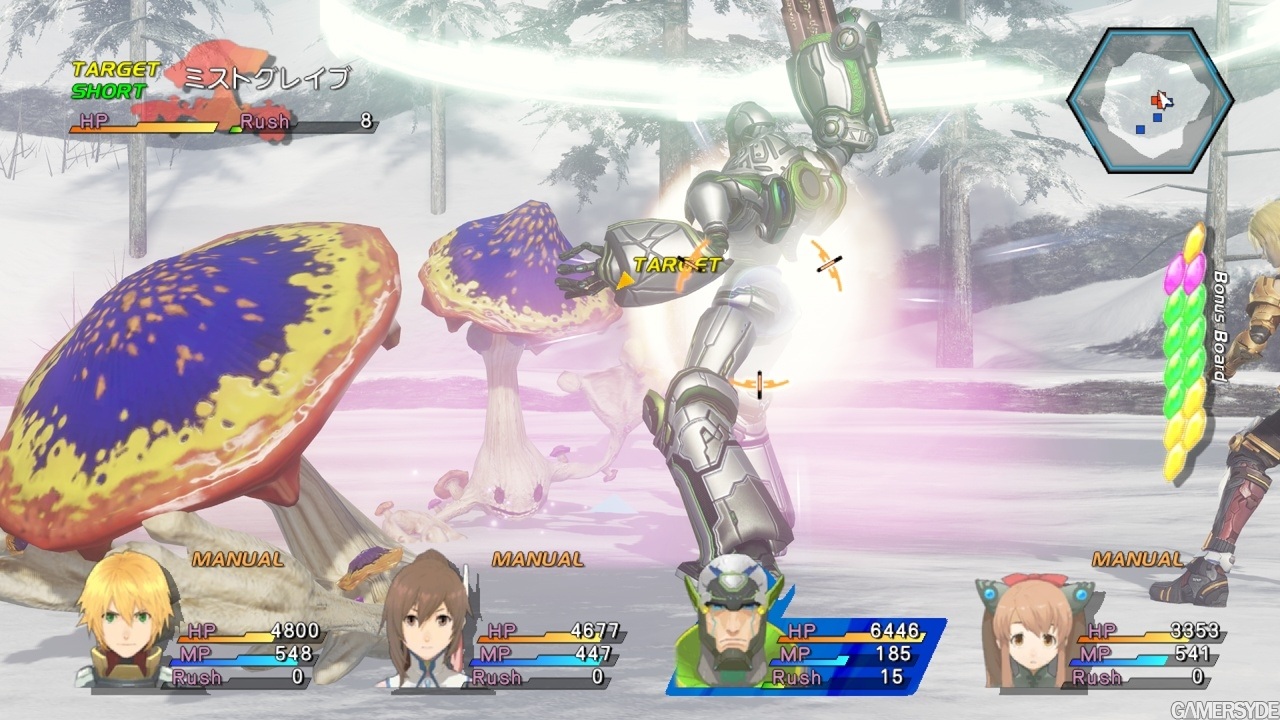The height and width of the screenshot is (720, 1280).
Task: Open the hexagonal minimap
Action: (x=1150, y=100)
